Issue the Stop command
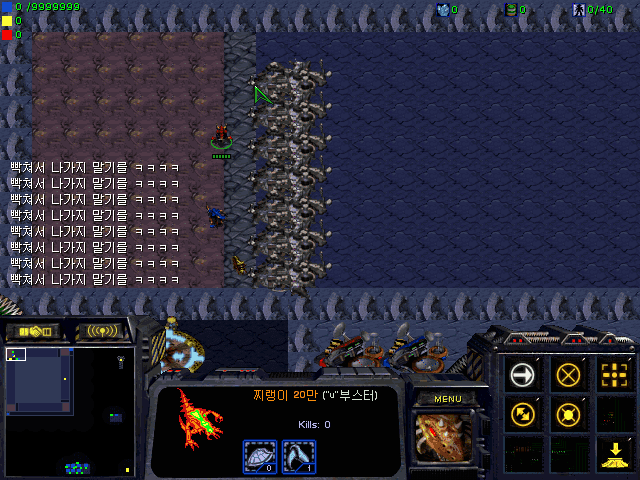Image resolution: width=640 pixels, height=480 pixels. click(x=568, y=374)
